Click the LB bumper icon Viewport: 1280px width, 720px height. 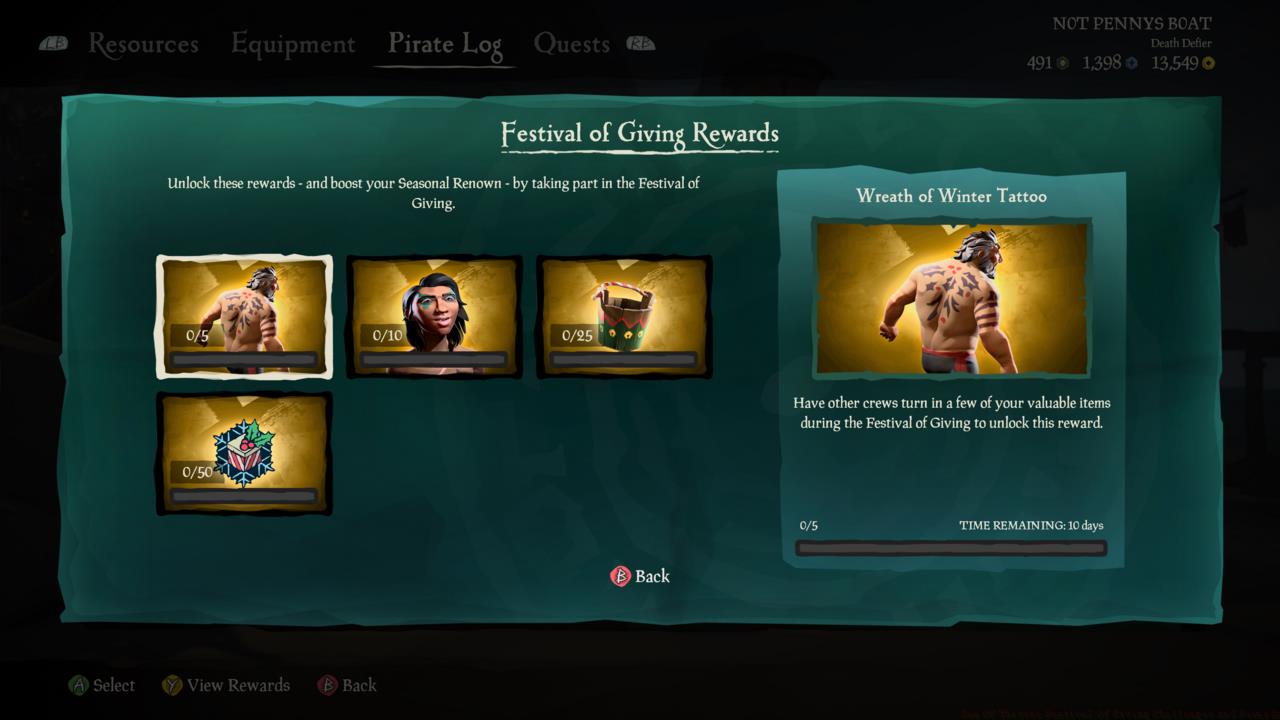pyautogui.click(x=53, y=43)
